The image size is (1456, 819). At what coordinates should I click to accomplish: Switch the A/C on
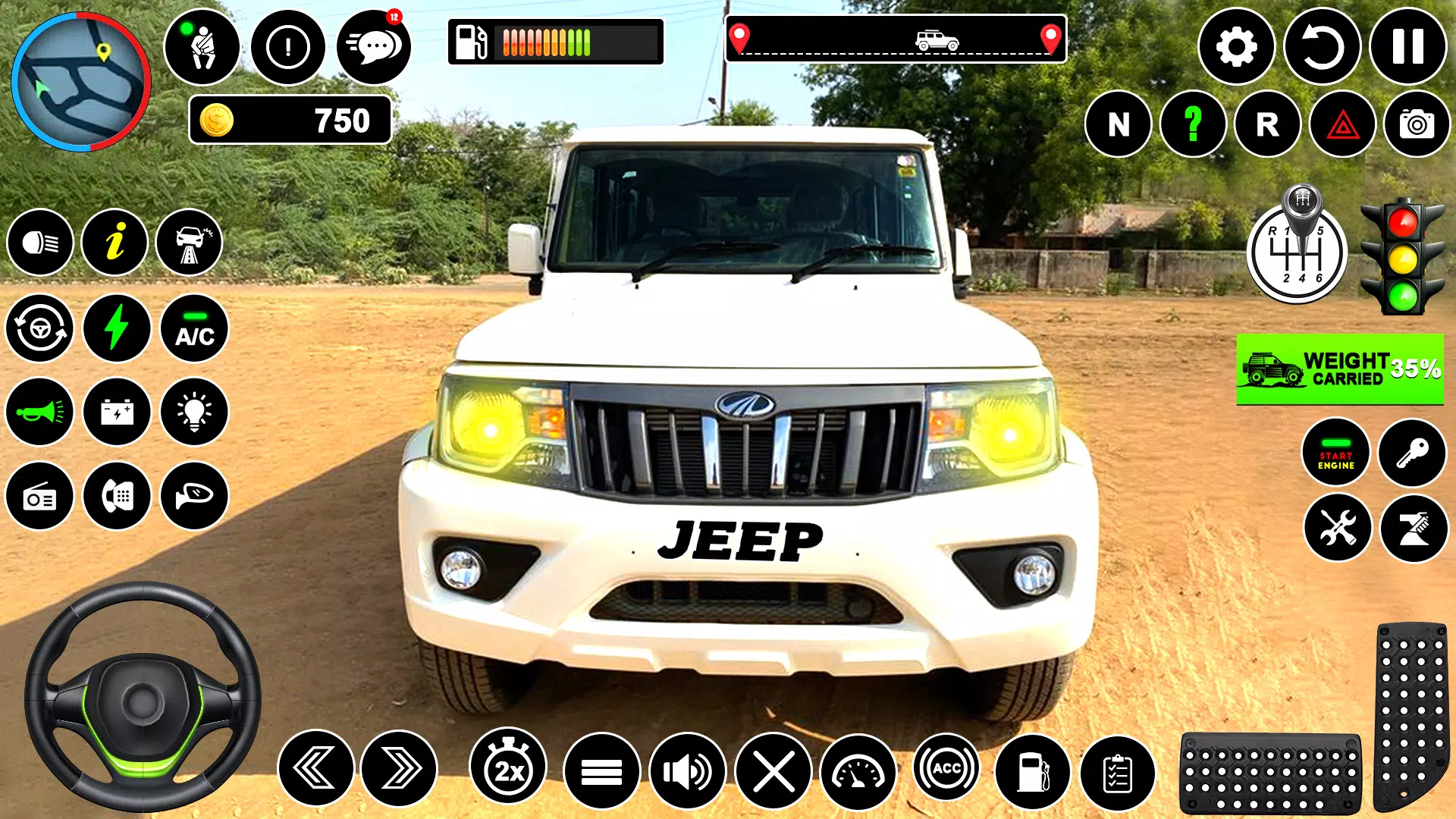(x=195, y=329)
